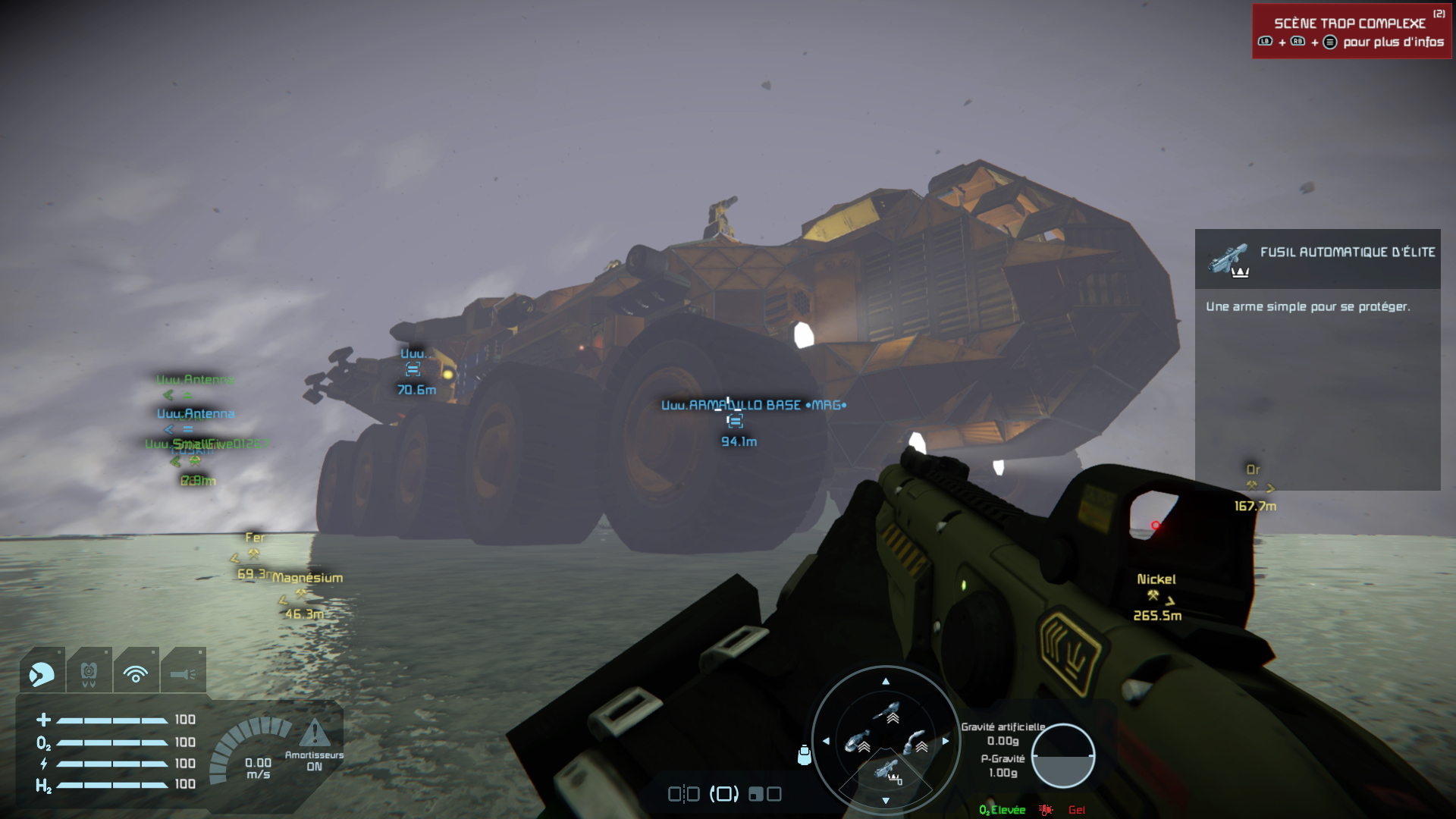
Task: Open the backpack inventory icon
Action: click(805, 755)
